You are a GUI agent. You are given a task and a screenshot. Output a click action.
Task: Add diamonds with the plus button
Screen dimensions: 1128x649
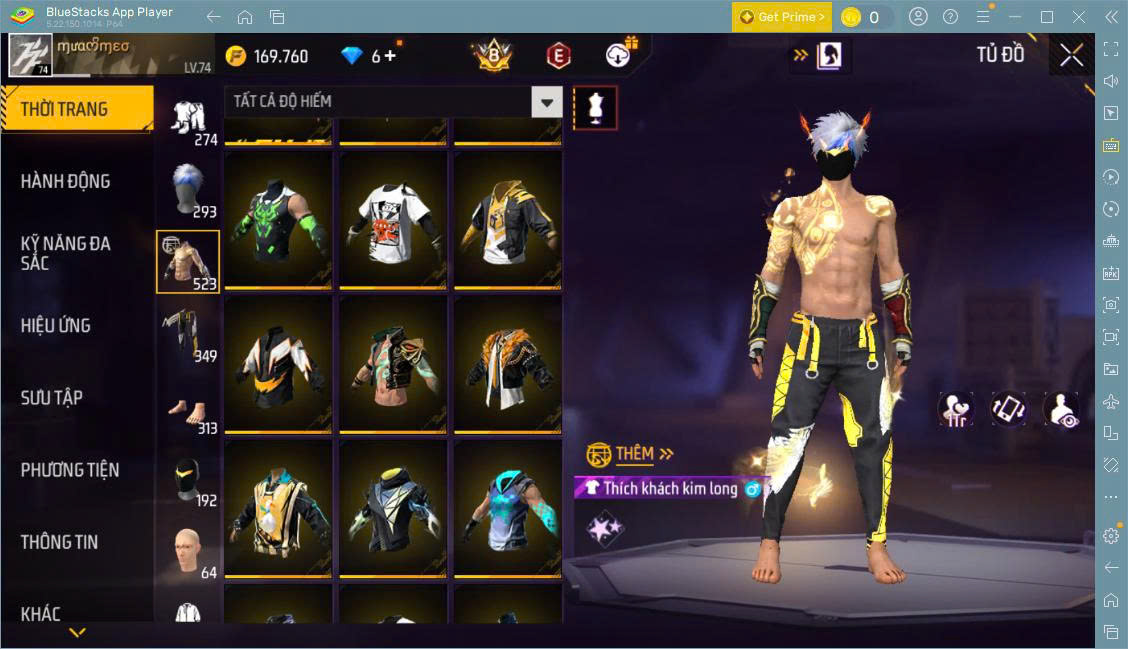pyautogui.click(x=390, y=56)
